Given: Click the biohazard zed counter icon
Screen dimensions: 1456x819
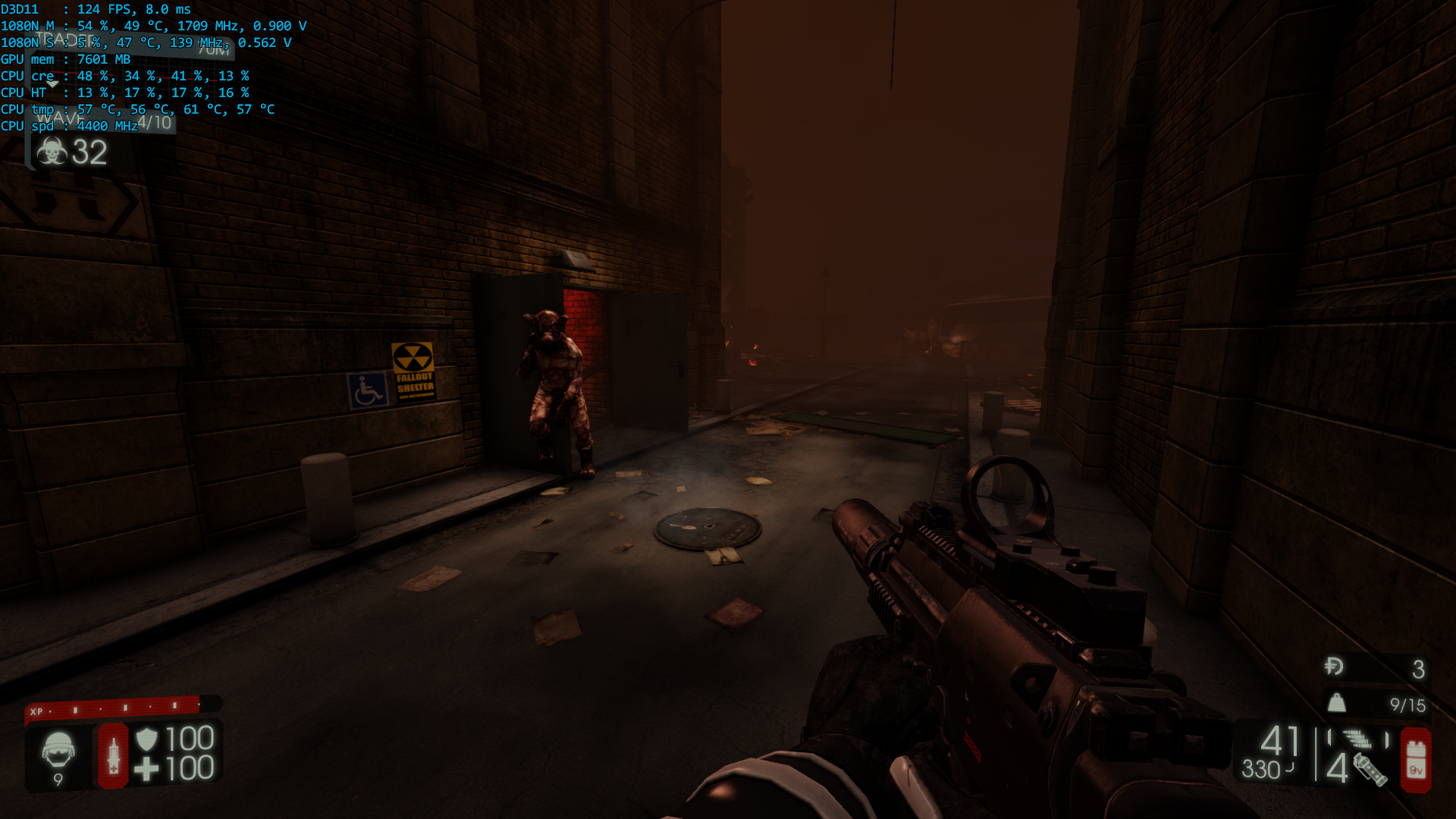Looking at the screenshot, I should (52, 152).
